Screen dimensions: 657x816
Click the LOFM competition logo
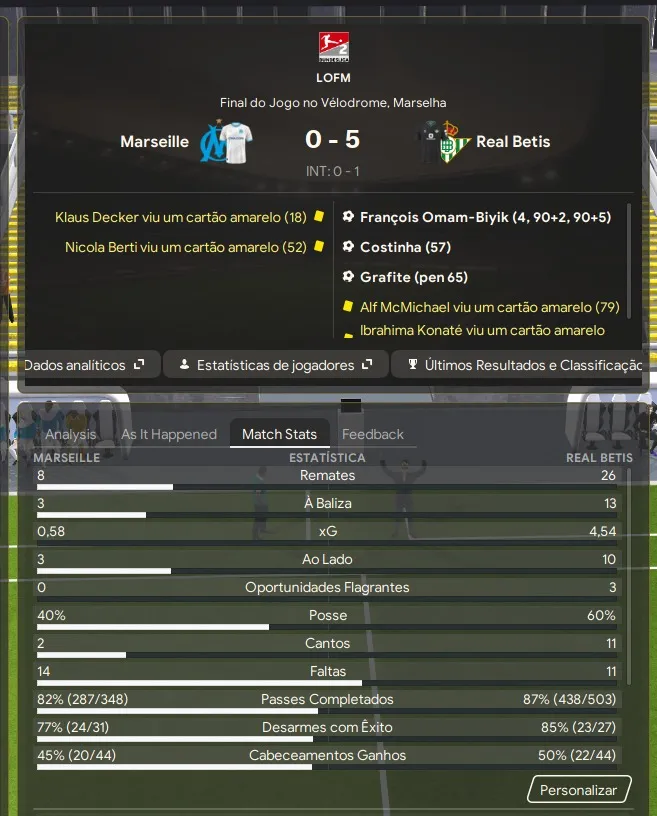point(333,46)
